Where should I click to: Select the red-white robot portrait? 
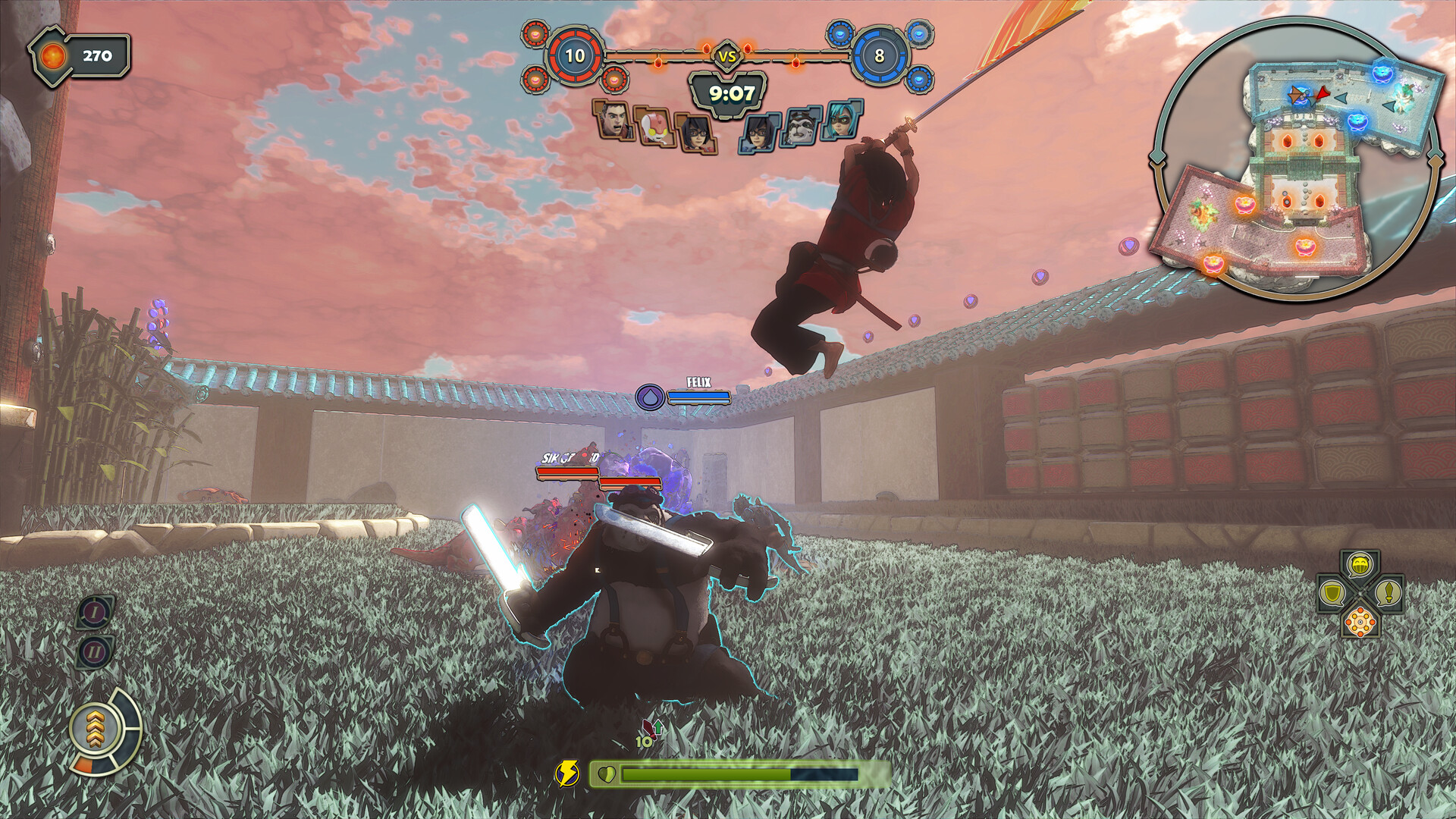click(654, 127)
